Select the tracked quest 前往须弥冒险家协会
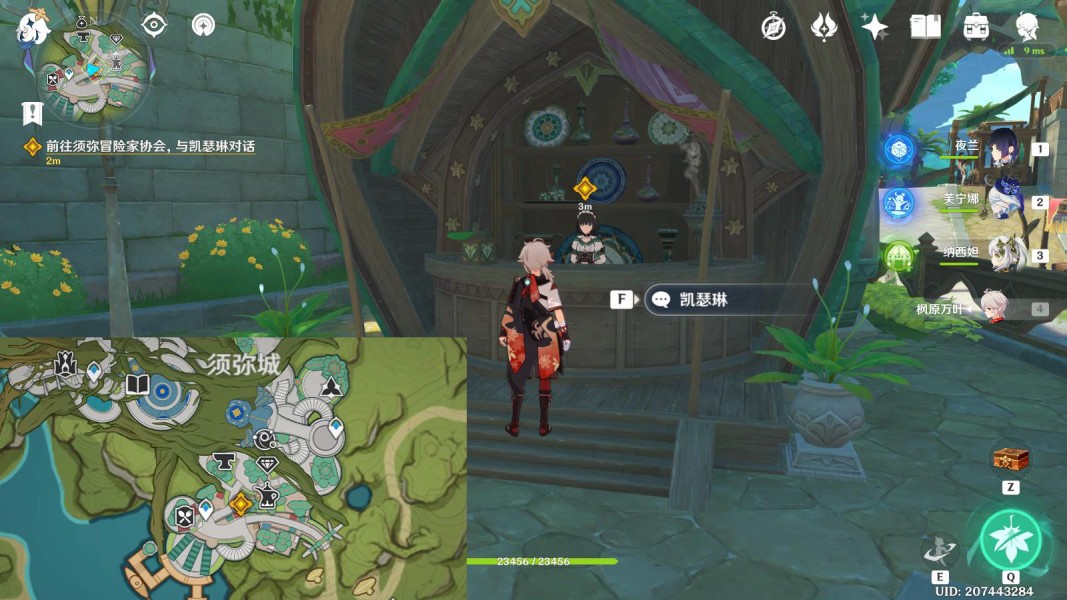This screenshot has width=1067, height=600. [x=150, y=146]
